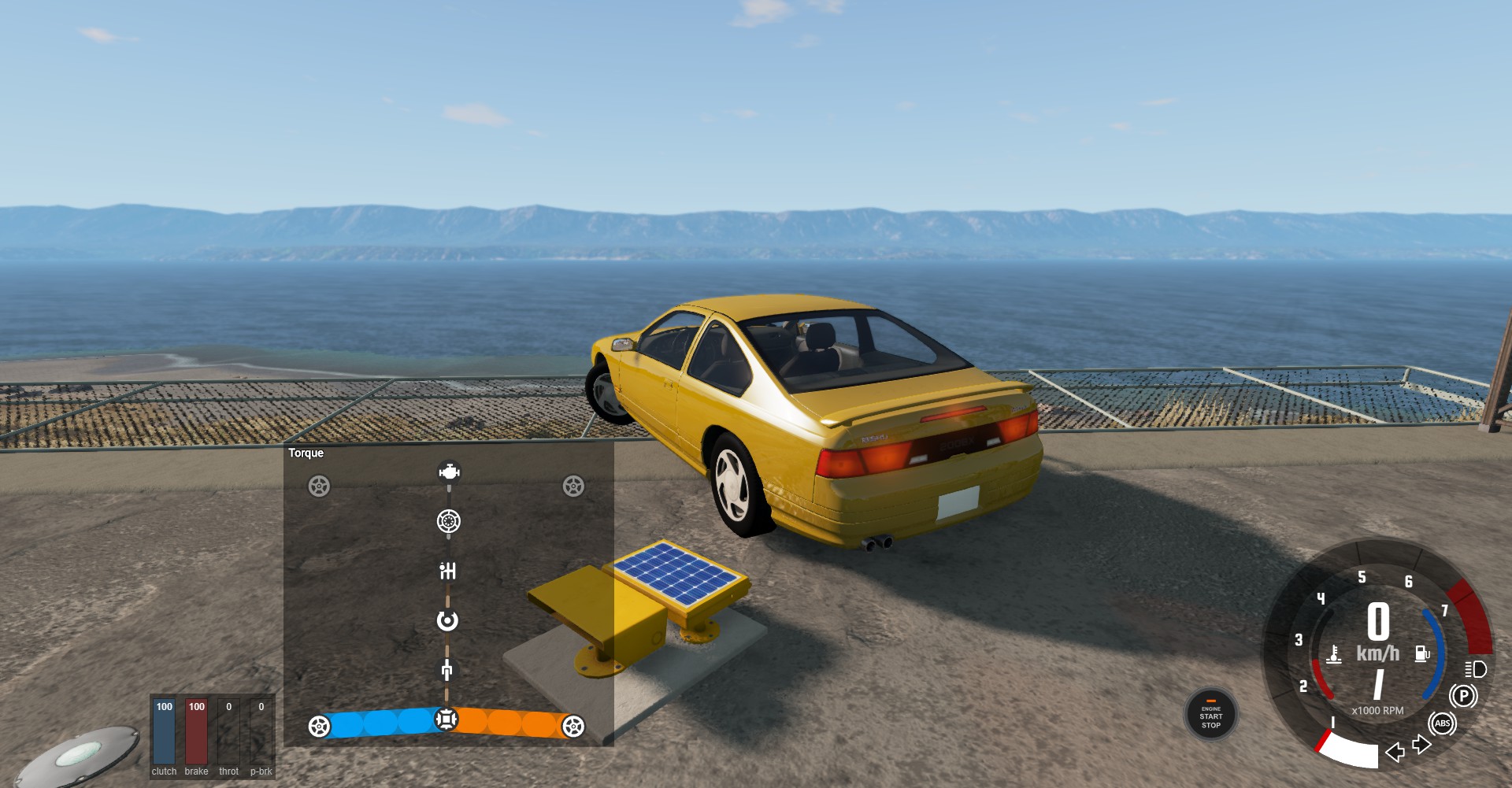The width and height of the screenshot is (1512, 788).
Task: Select the engine icon in Torque panel
Action: (449, 472)
